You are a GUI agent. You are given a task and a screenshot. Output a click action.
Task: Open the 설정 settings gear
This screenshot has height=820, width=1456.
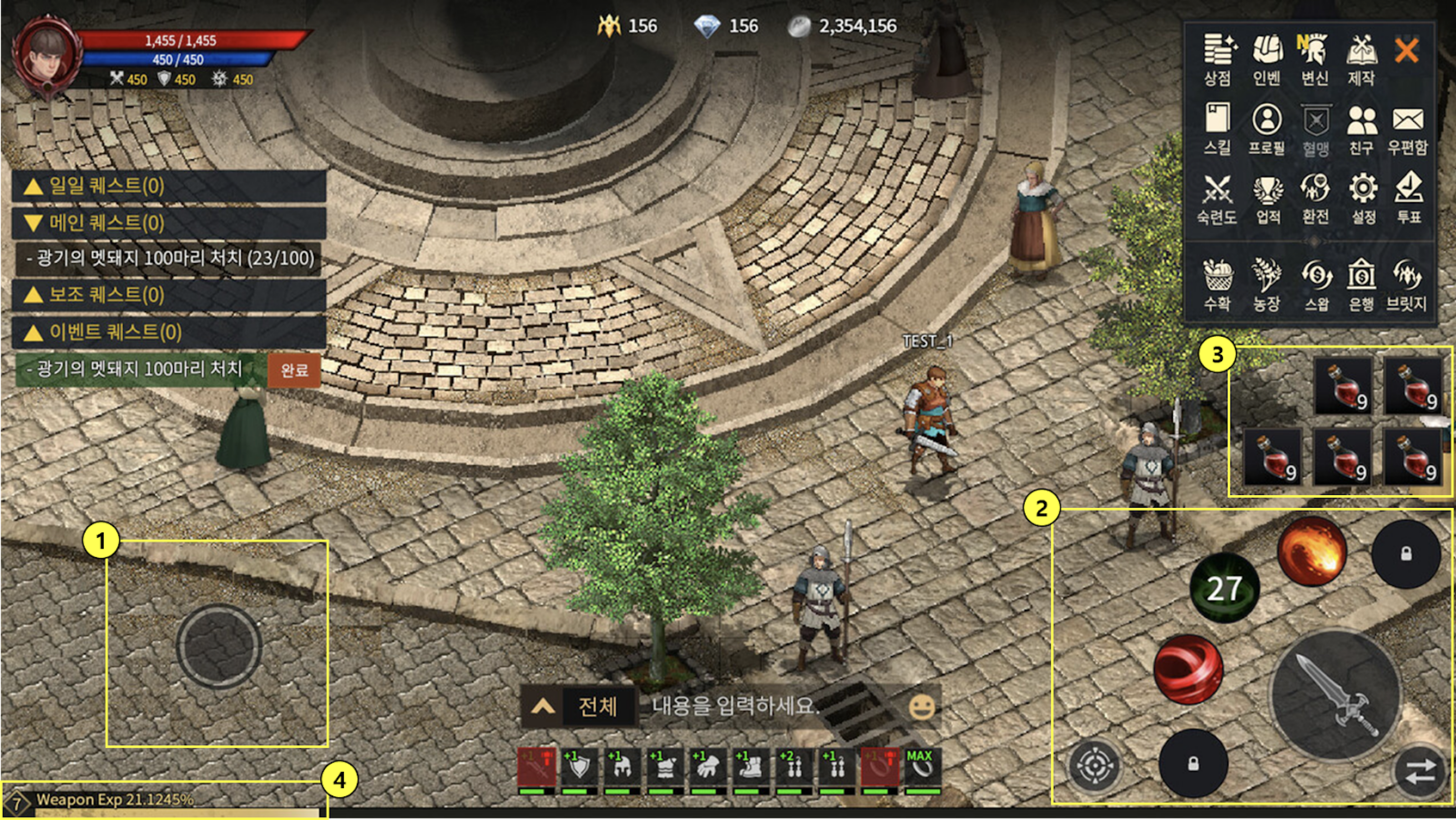point(1363,198)
